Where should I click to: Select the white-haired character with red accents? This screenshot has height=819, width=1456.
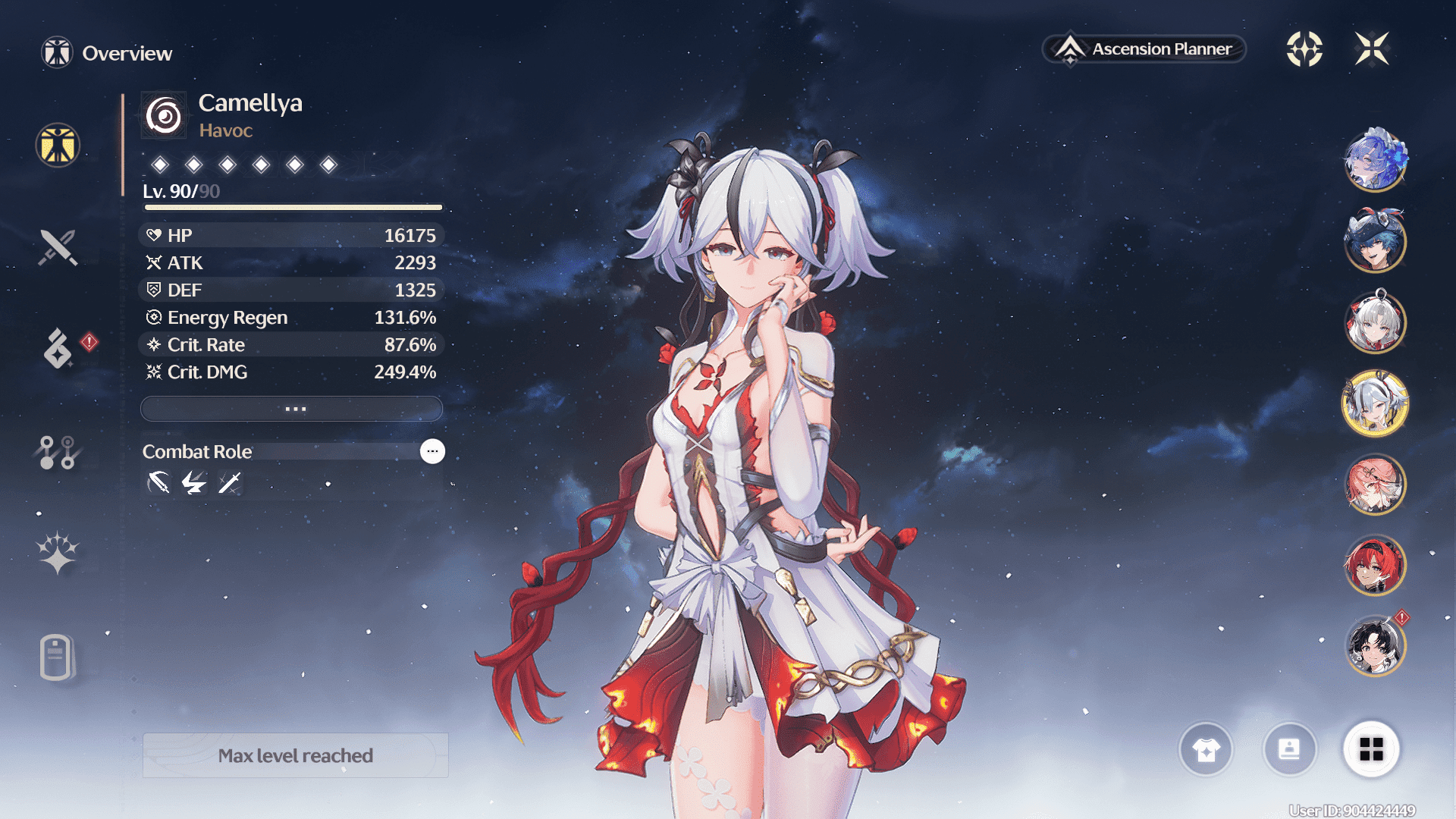coord(1375,322)
